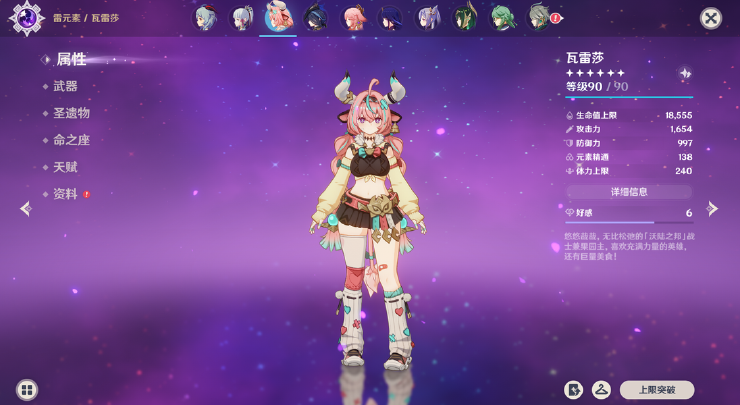This screenshot has width=740, height=405.
Task: Open the outfit hanger button
Action: pos(602,390)
